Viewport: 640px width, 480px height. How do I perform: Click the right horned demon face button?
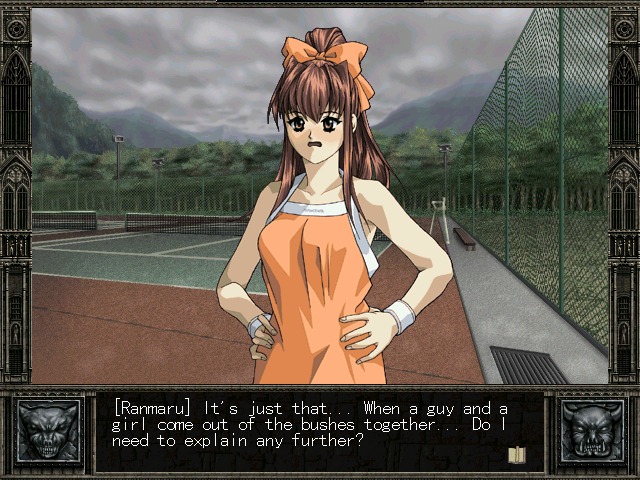point(591,432)
